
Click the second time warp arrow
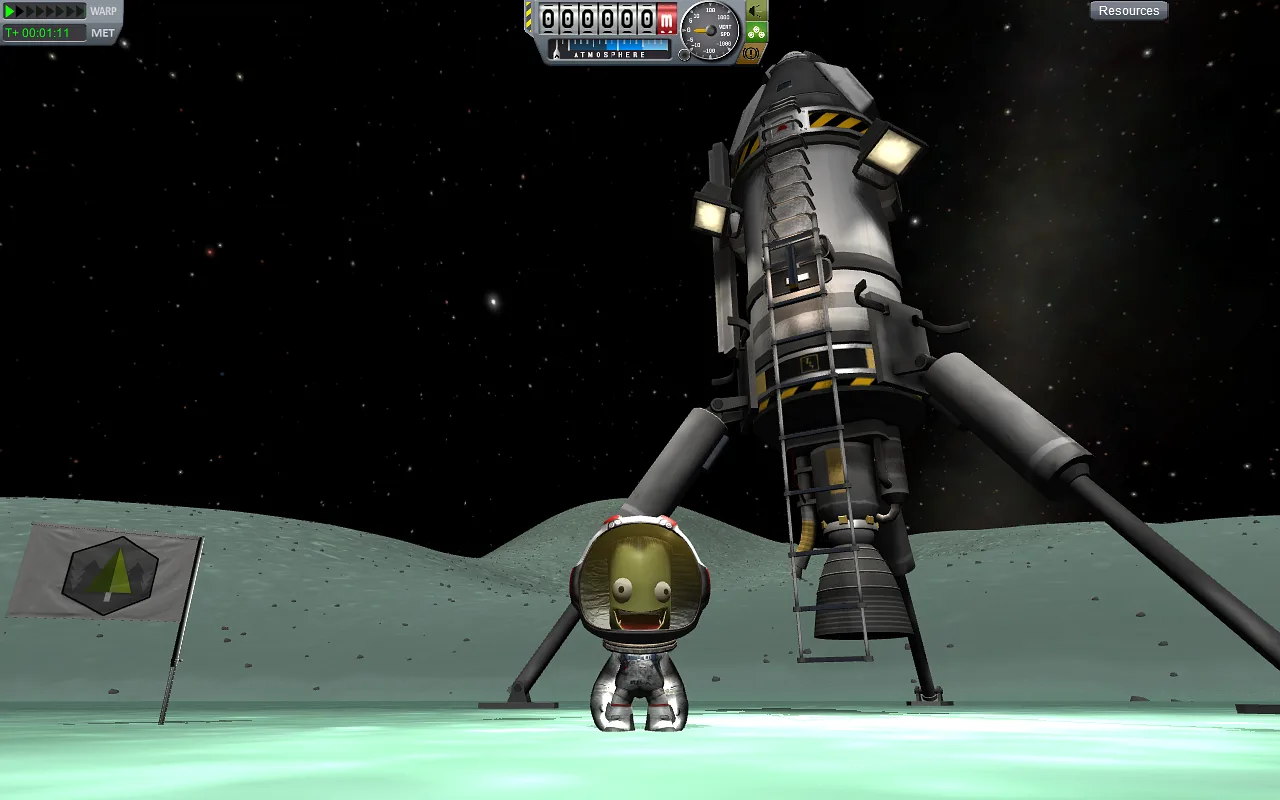[x=20, y=10]
